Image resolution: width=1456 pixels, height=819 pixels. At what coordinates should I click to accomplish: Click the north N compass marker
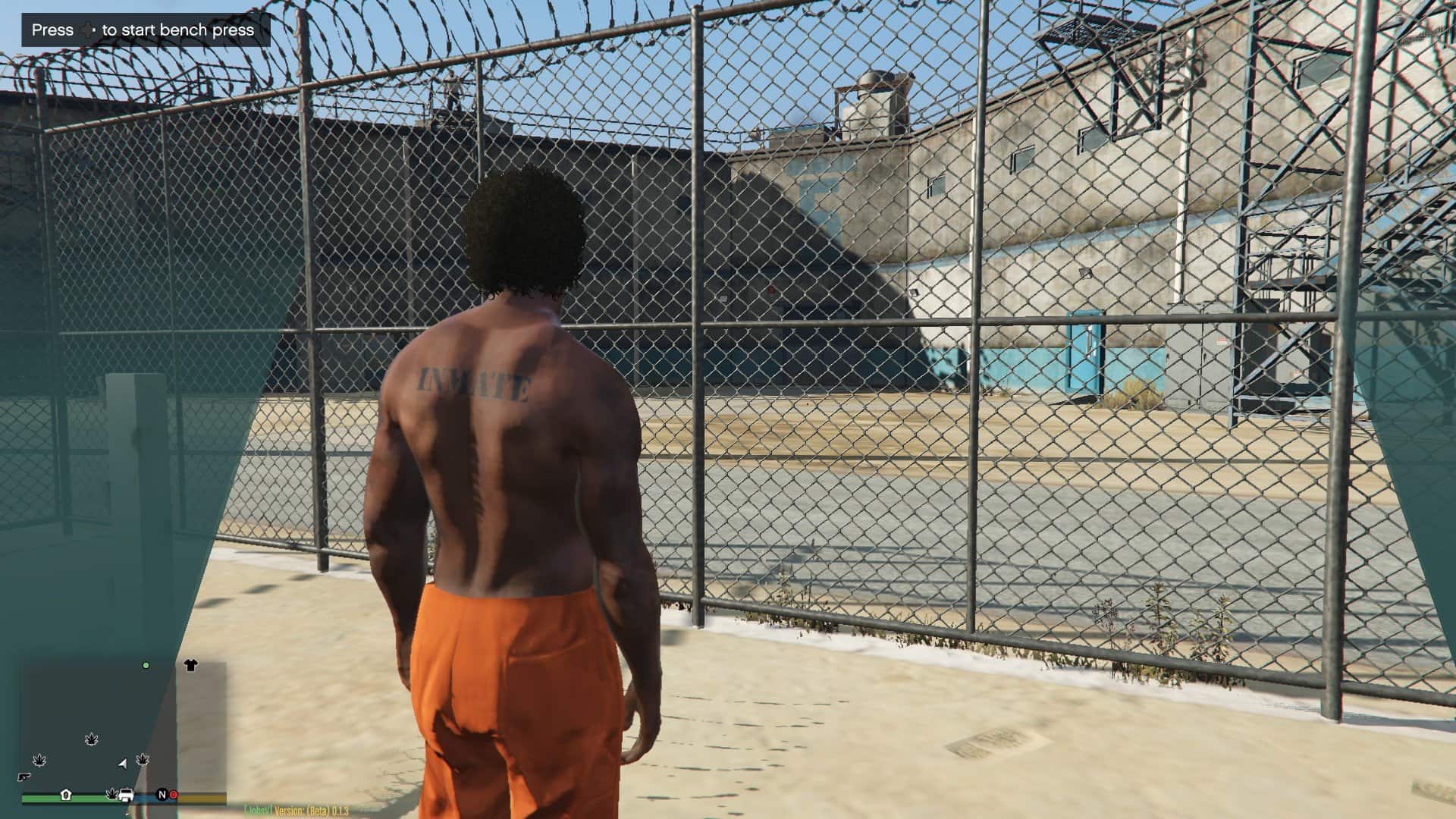161,795
